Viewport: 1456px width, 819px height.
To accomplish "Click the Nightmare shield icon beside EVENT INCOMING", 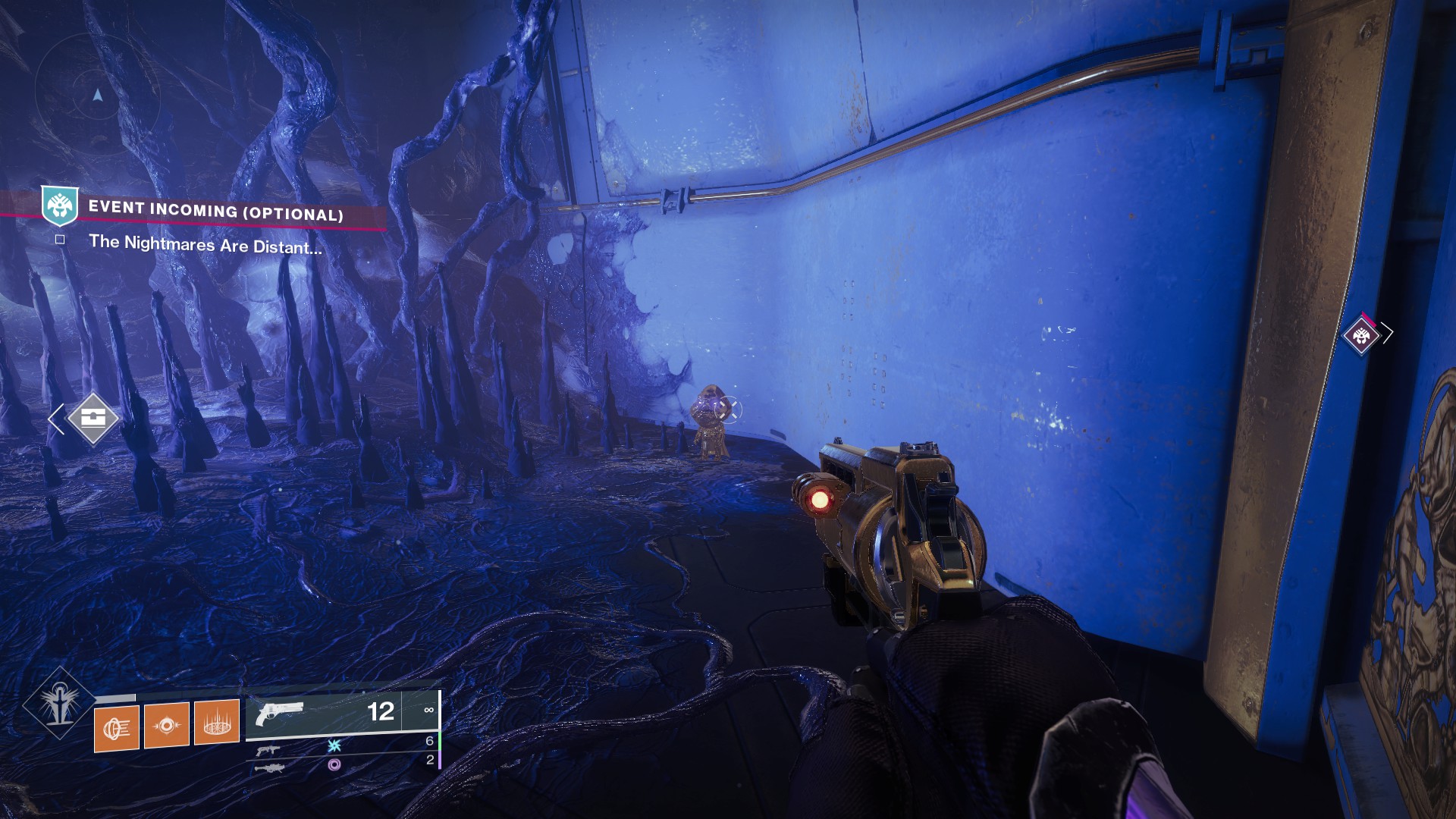I will [61, 206].
